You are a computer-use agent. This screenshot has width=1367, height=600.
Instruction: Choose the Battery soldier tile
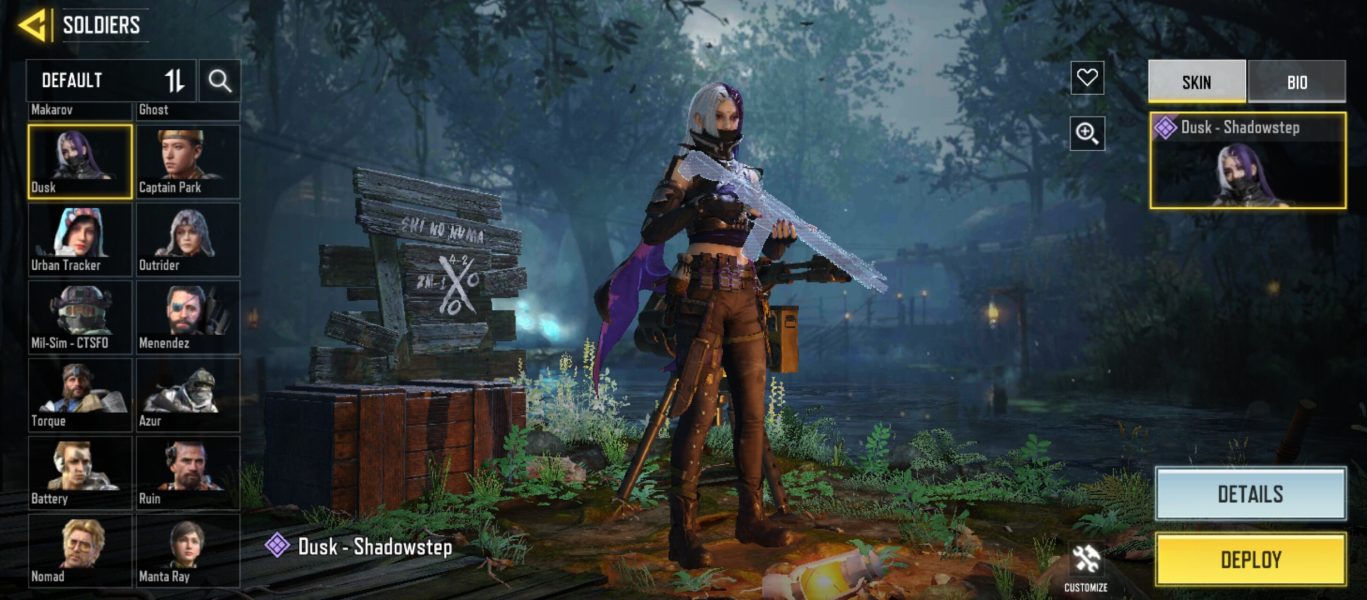80,473
